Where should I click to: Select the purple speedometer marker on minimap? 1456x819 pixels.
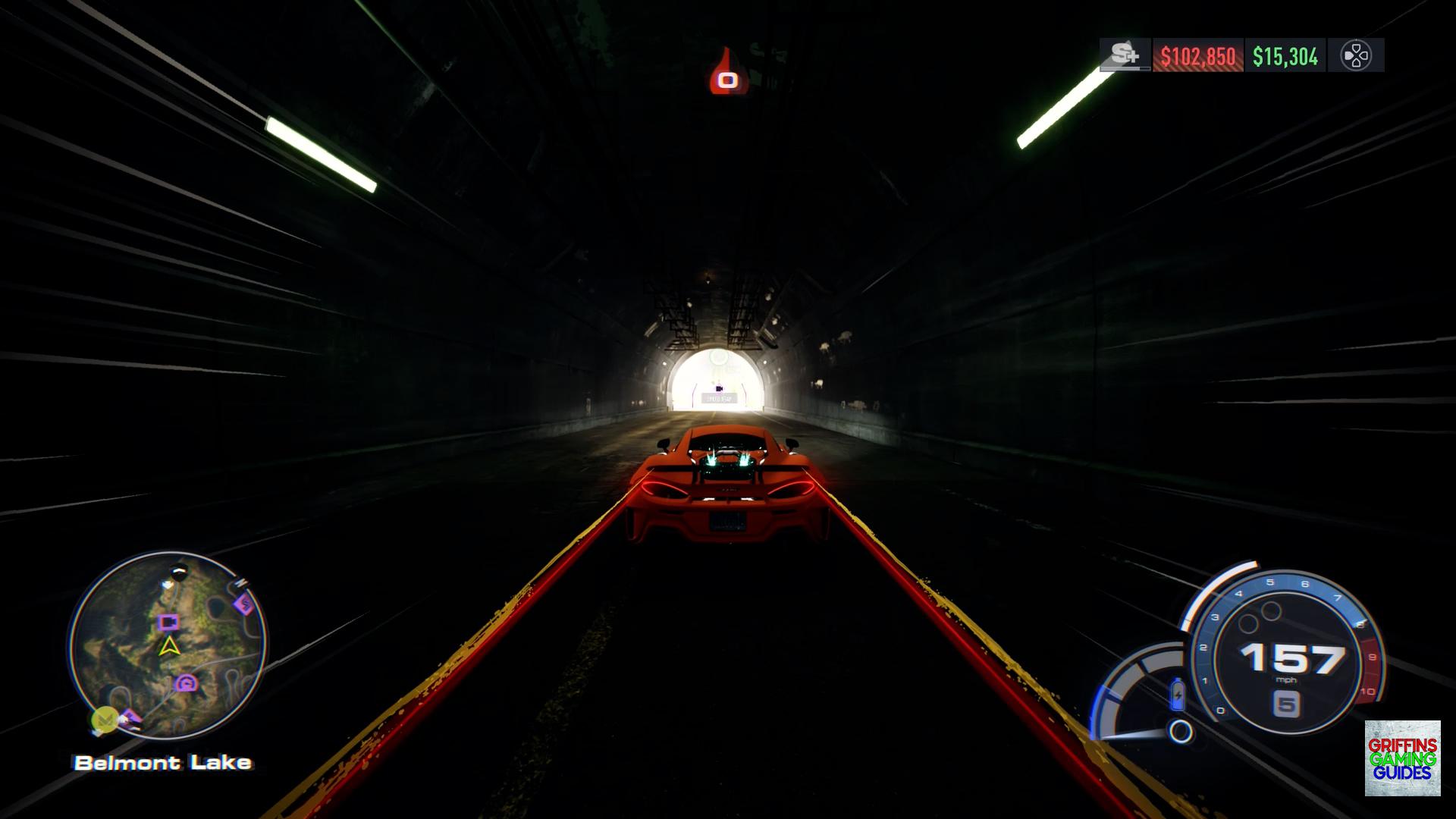[187, 683]
